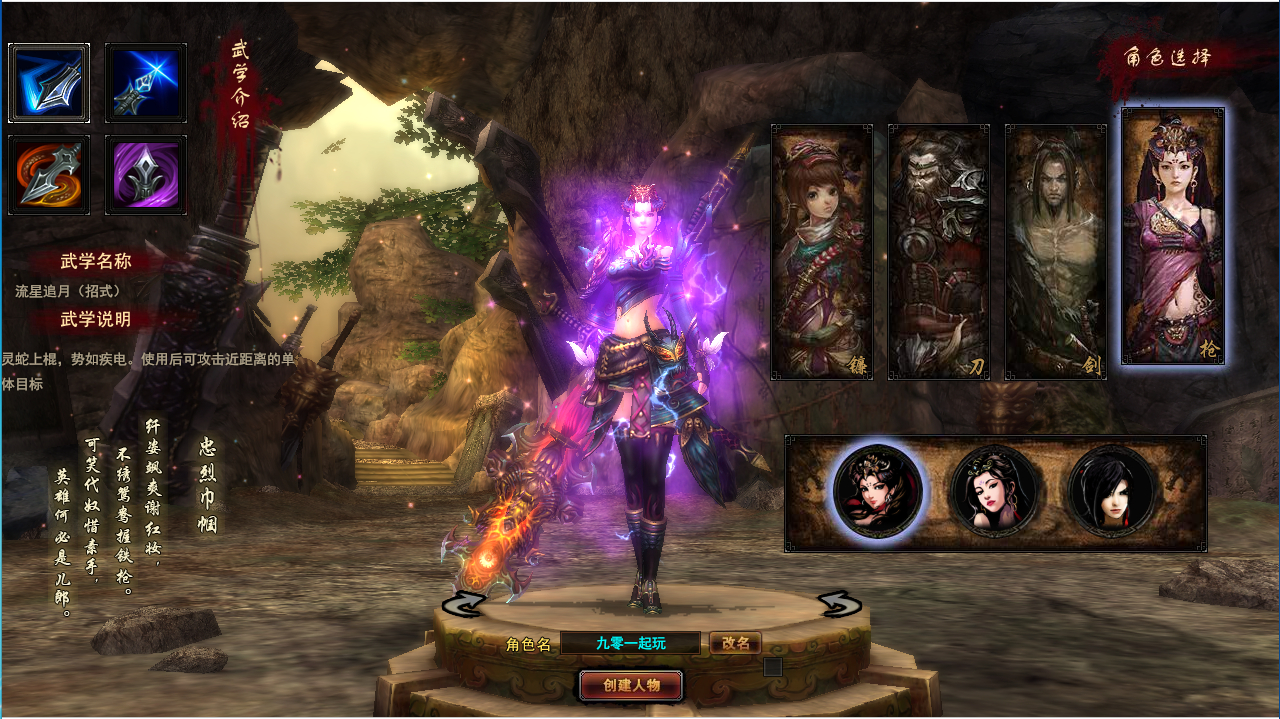This screenshot has width=1280, height=719.
Task: View the blue spear skill icon
Action: coord(49,83)
